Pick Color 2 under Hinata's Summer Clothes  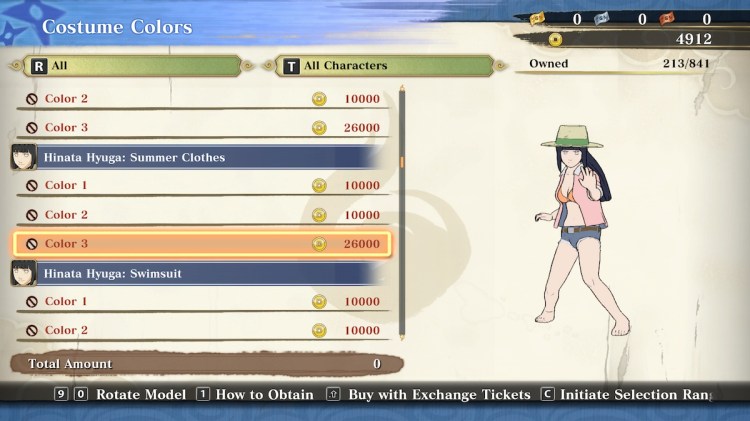click(x=201, y=215)
